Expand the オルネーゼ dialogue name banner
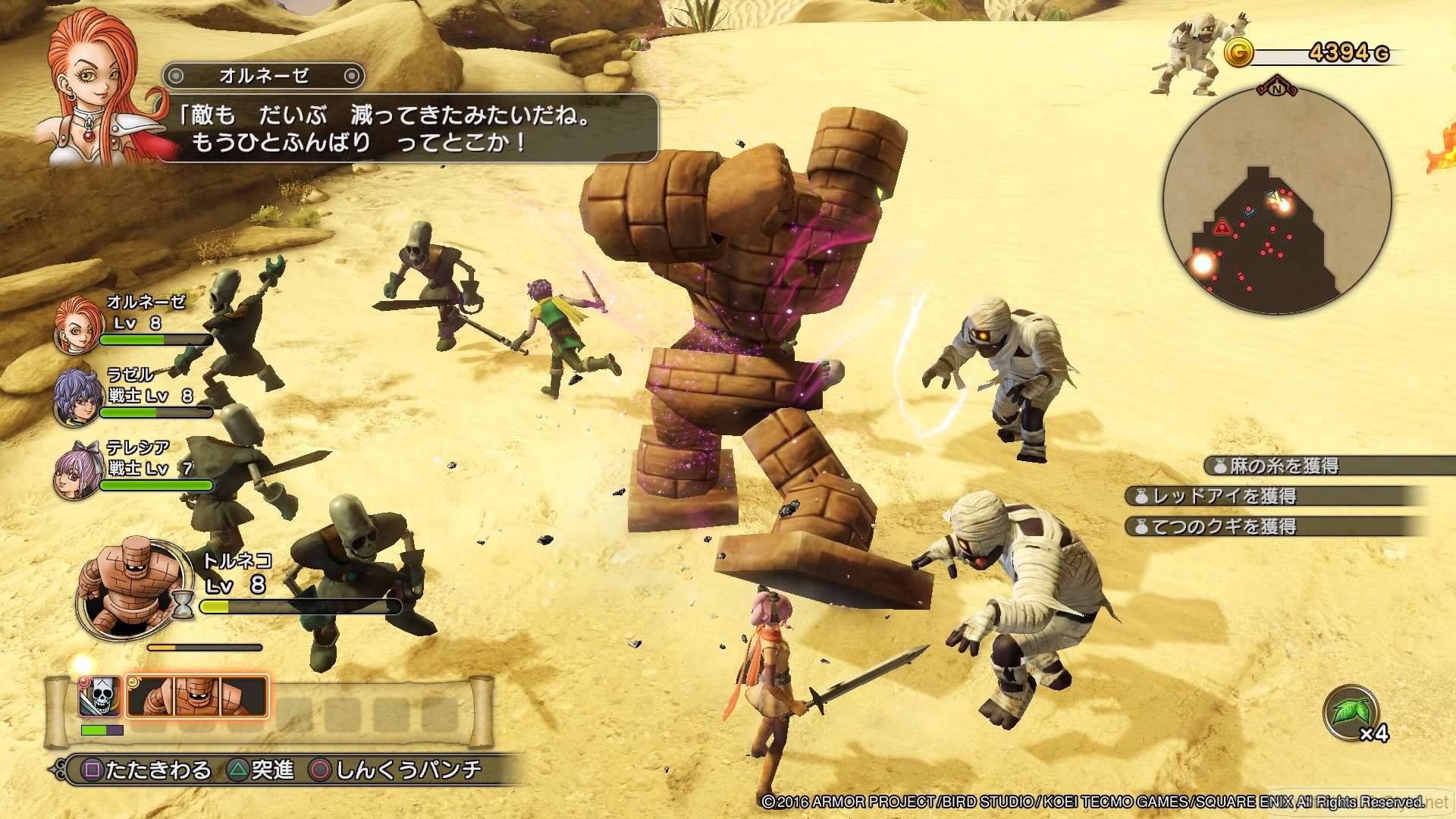 [263, 76]
